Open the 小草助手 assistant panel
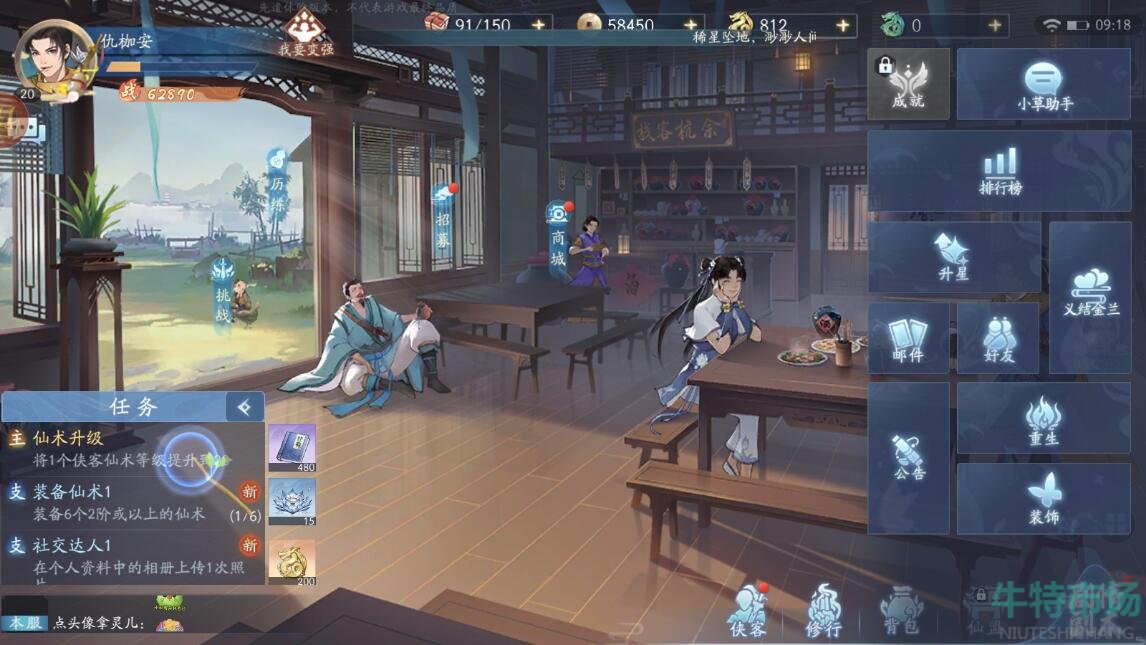The width and height of the screenshot is (1146, 645). pyautogui.click(x=1043, y=85)
